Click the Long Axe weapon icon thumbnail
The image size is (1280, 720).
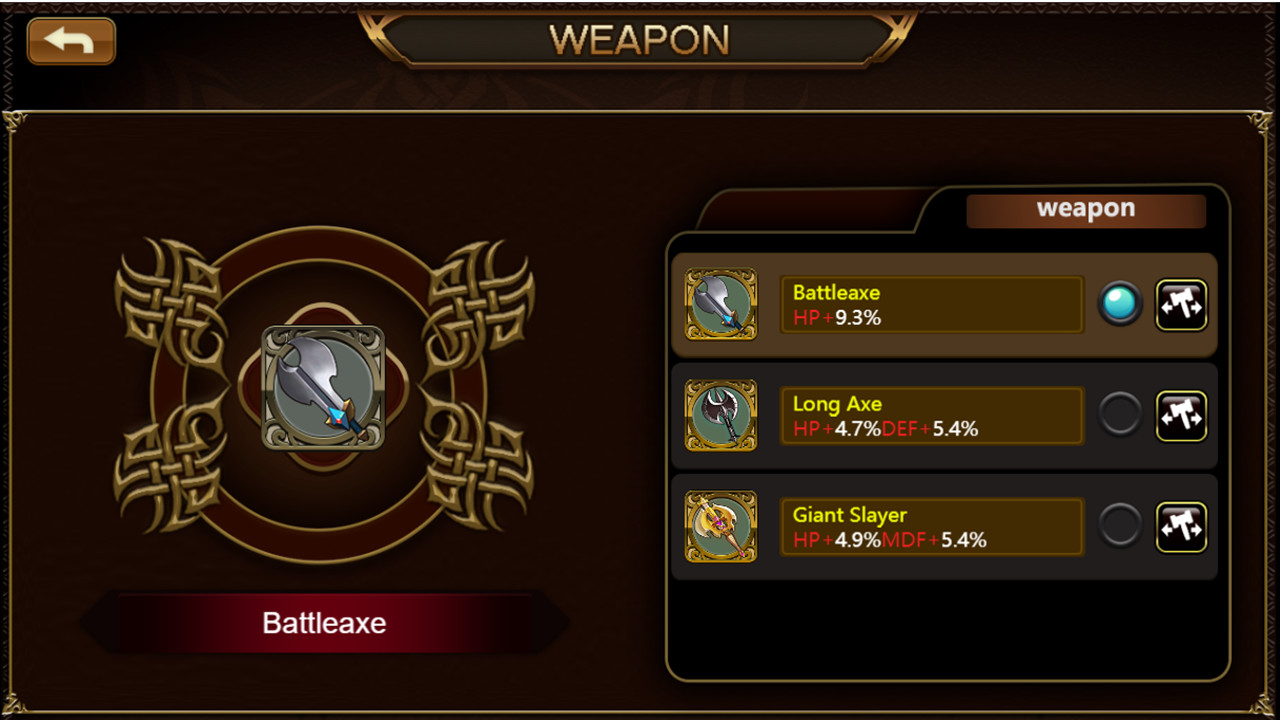(x=721, y=416)
